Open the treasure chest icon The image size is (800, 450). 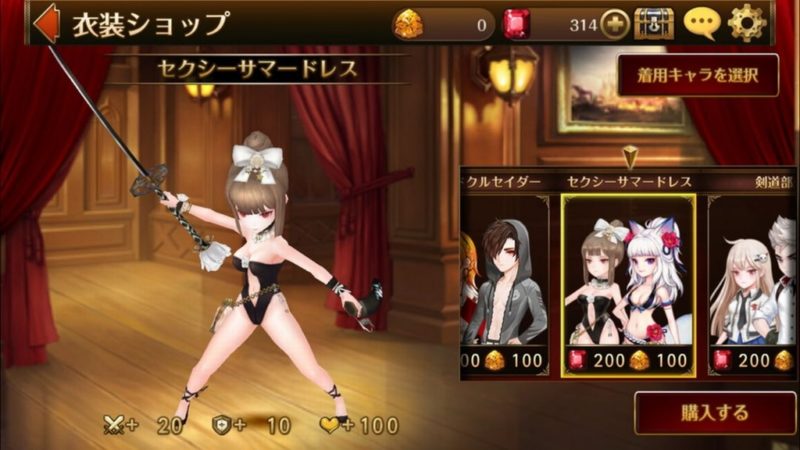coord(654,24)
